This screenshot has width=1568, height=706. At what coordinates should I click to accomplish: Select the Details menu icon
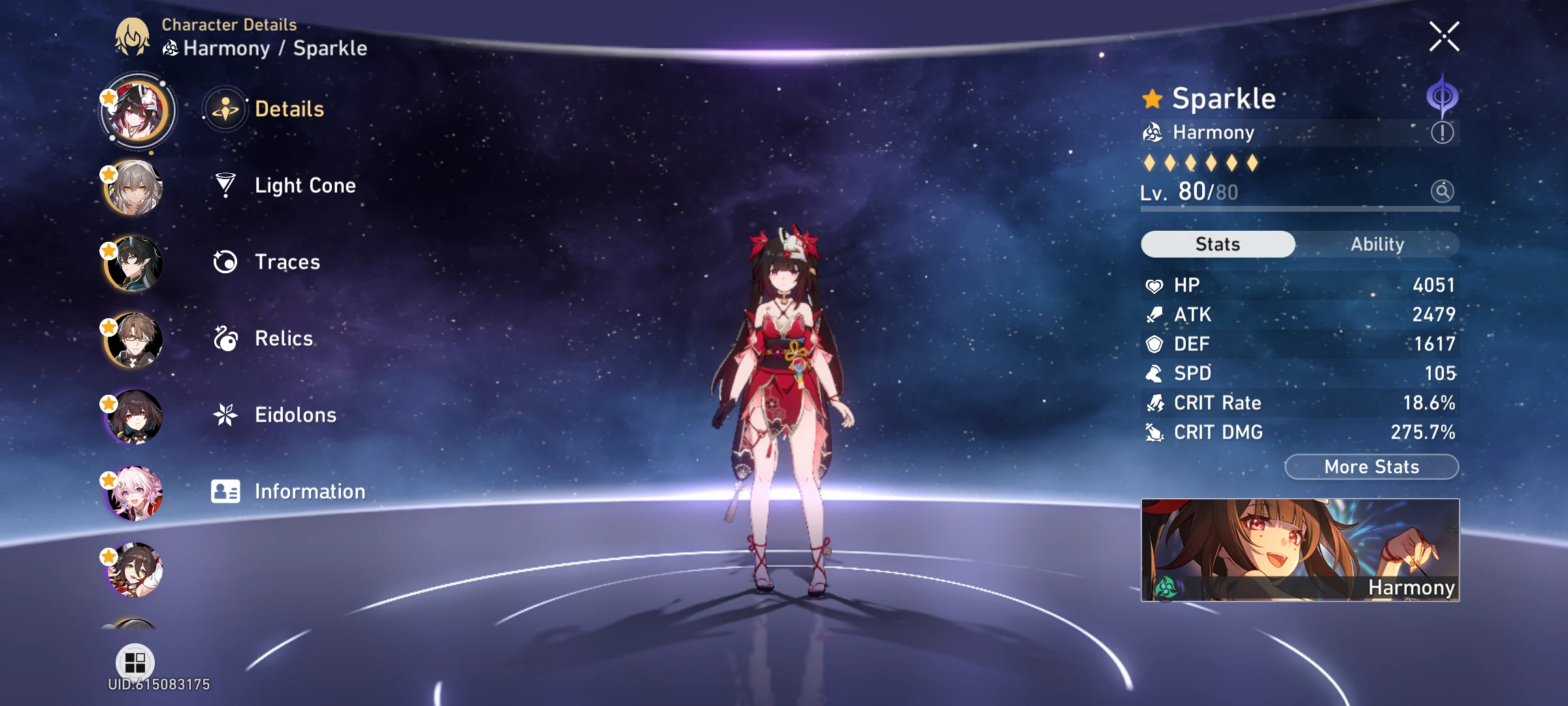click(225, 110)
